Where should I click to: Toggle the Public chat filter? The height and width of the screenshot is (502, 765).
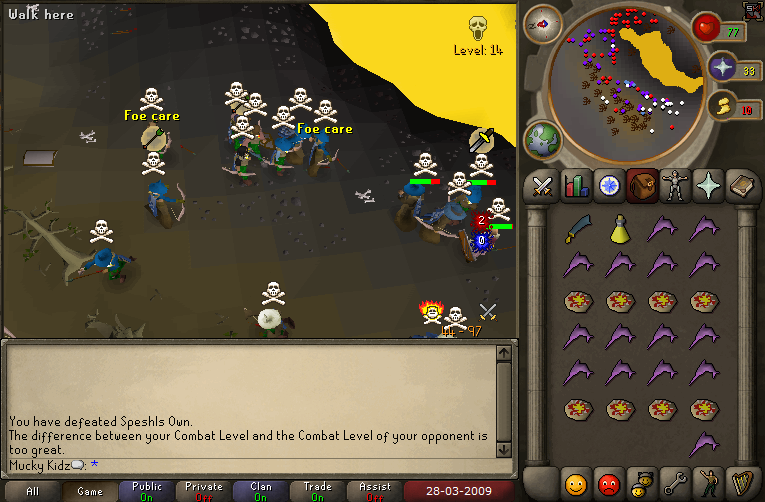tap(146, 491)
